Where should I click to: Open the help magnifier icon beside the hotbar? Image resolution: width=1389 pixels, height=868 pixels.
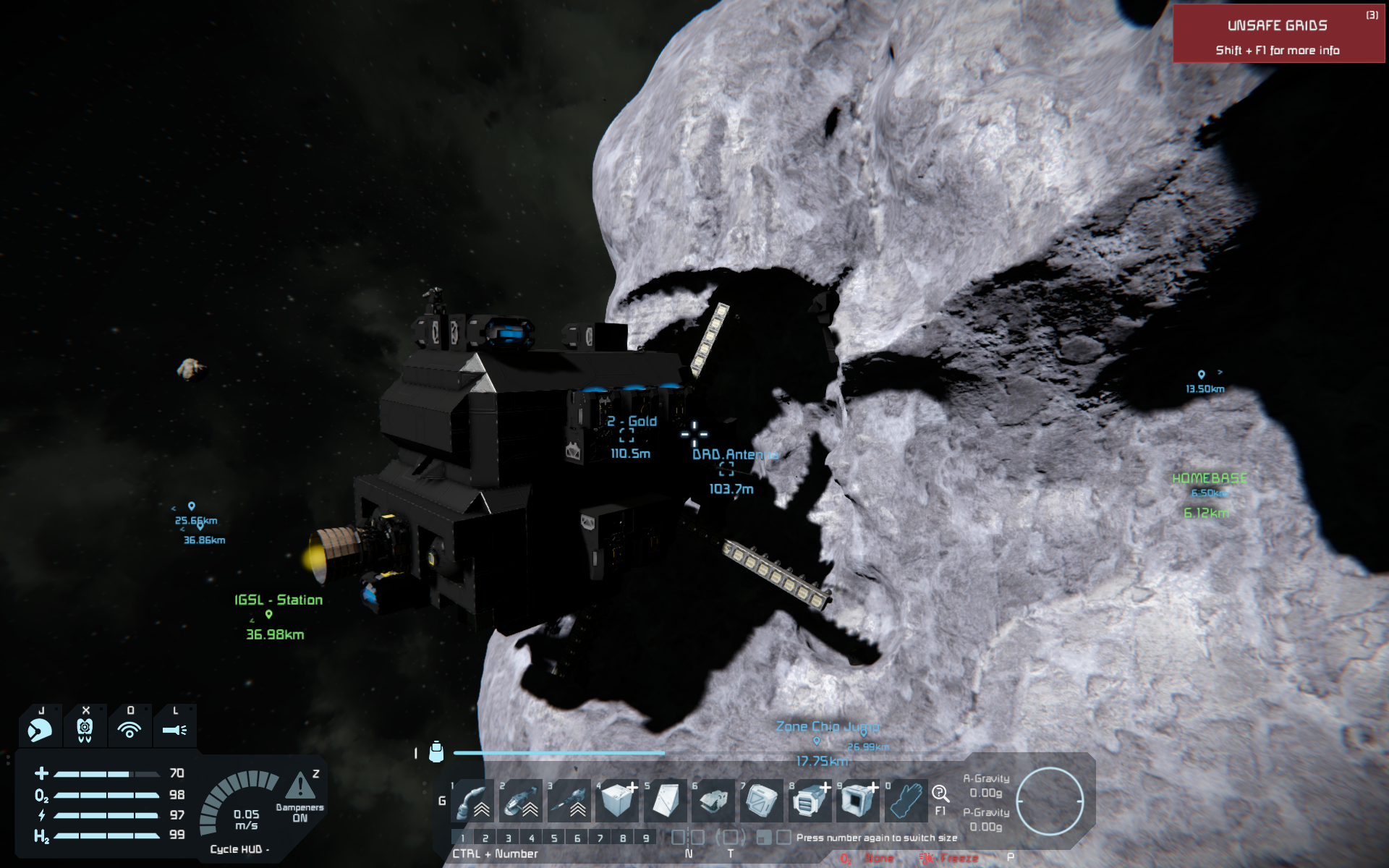click(940, 794)
